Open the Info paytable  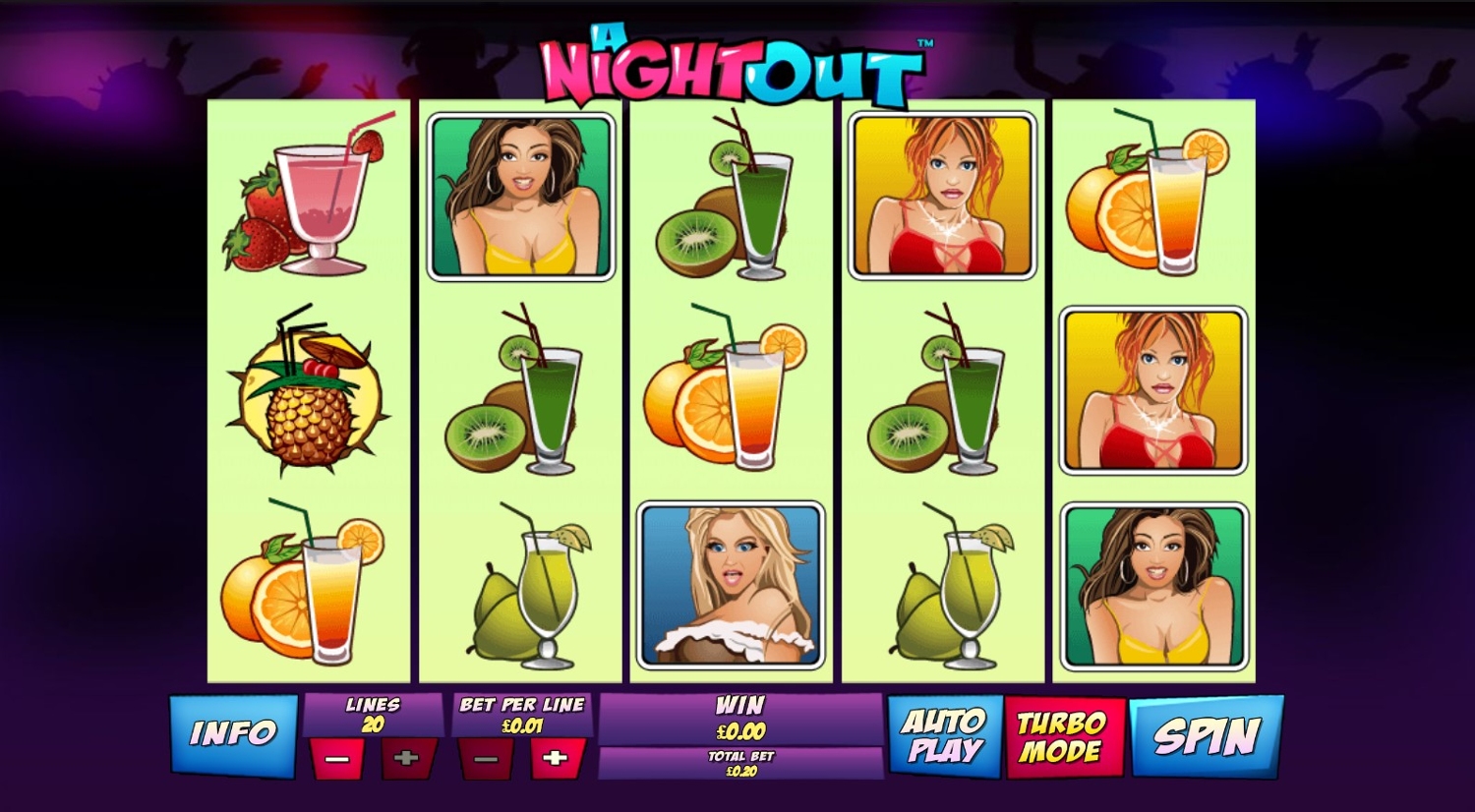click(x=234, y=734)
